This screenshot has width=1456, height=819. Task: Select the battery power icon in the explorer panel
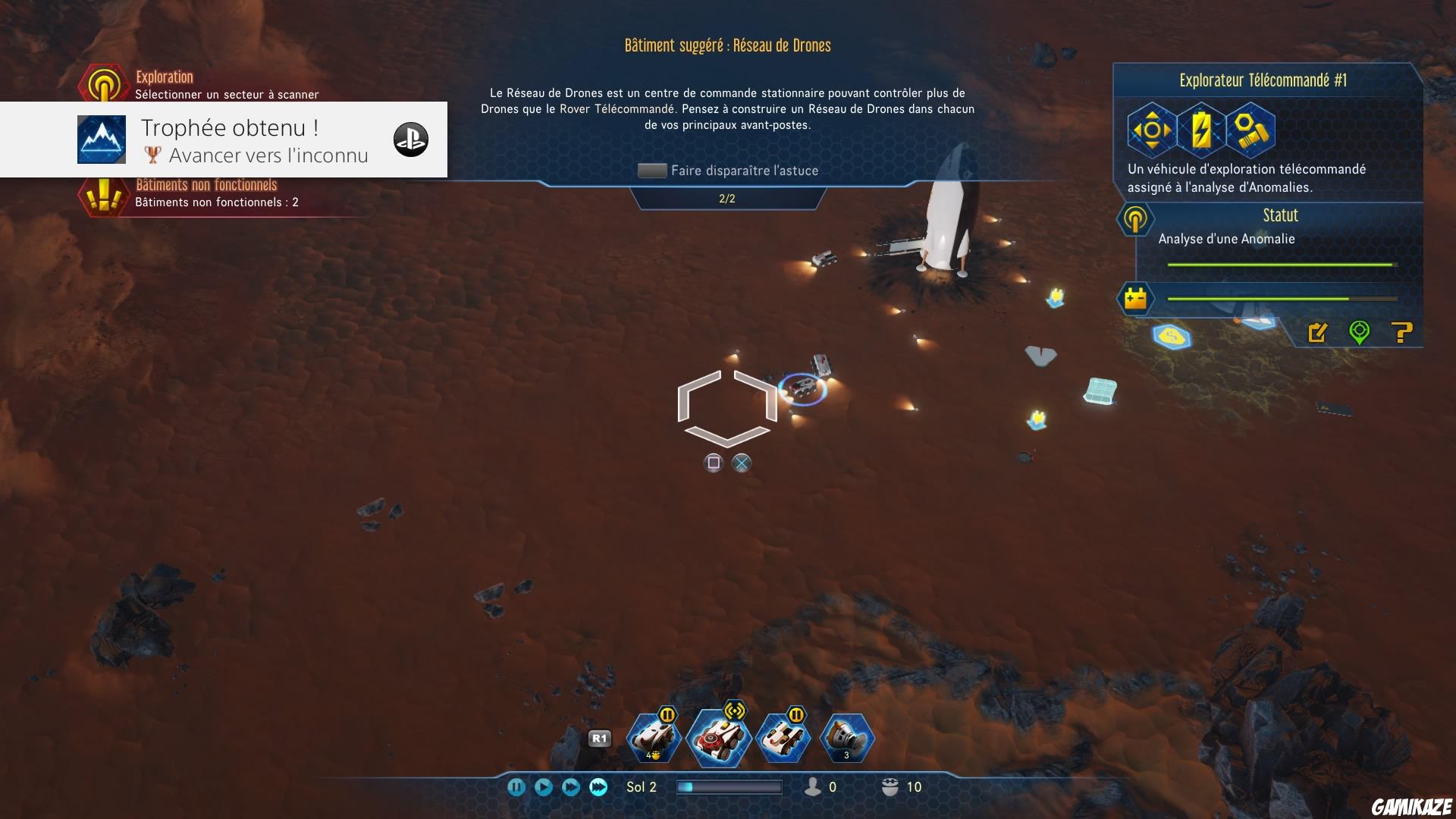[x=1202, y=129]
